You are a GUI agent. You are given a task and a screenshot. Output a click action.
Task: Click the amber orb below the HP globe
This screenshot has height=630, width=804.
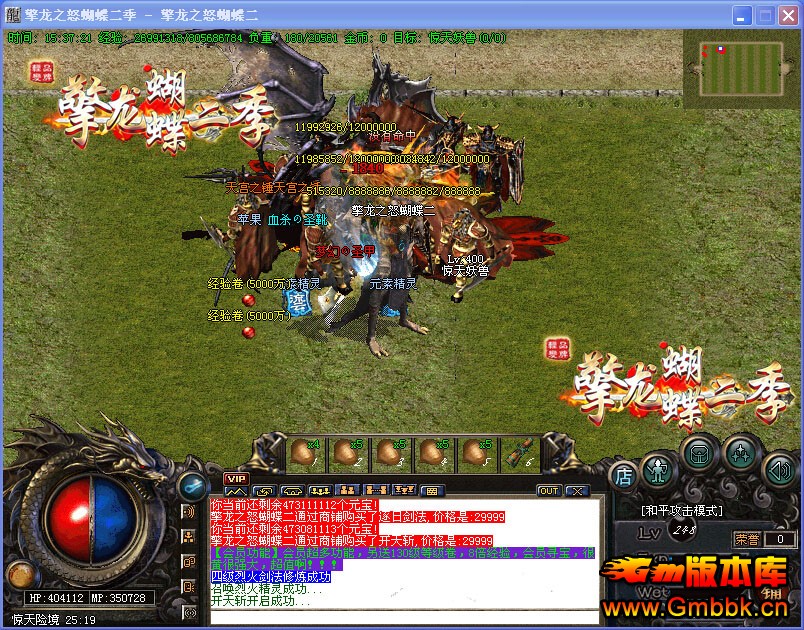click(x=19, y=573)
